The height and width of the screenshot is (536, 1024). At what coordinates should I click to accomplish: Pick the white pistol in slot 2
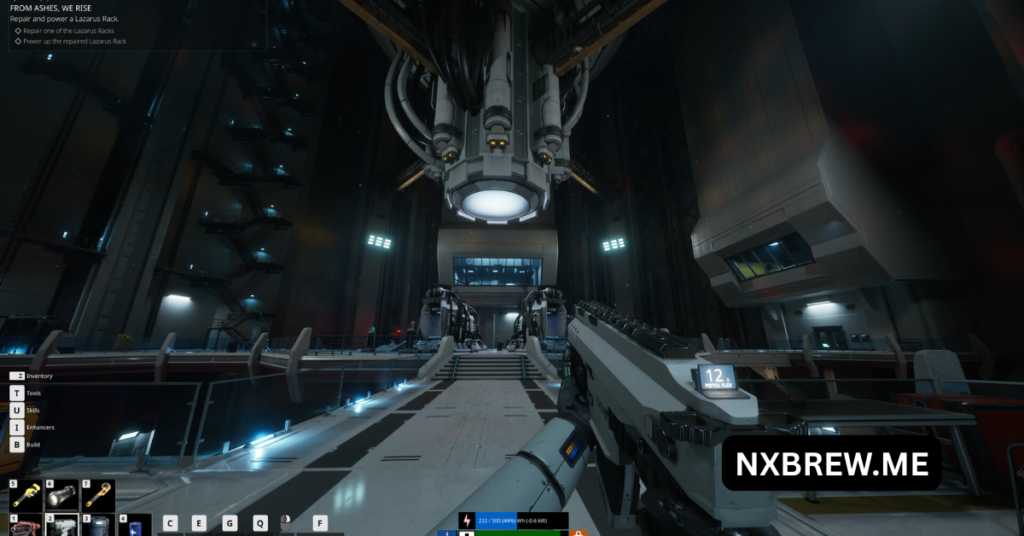62,526
